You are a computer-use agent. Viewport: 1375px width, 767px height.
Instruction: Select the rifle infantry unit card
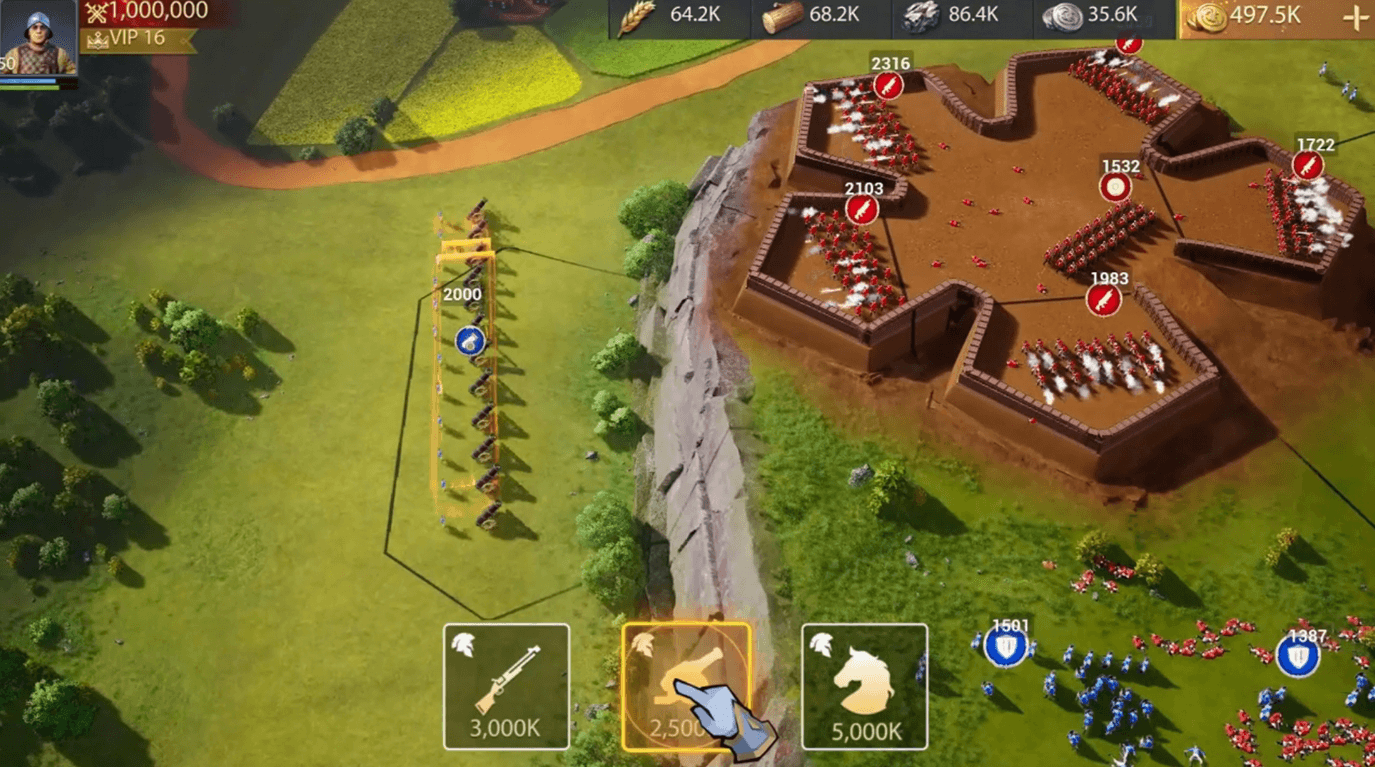pos(506,686)
